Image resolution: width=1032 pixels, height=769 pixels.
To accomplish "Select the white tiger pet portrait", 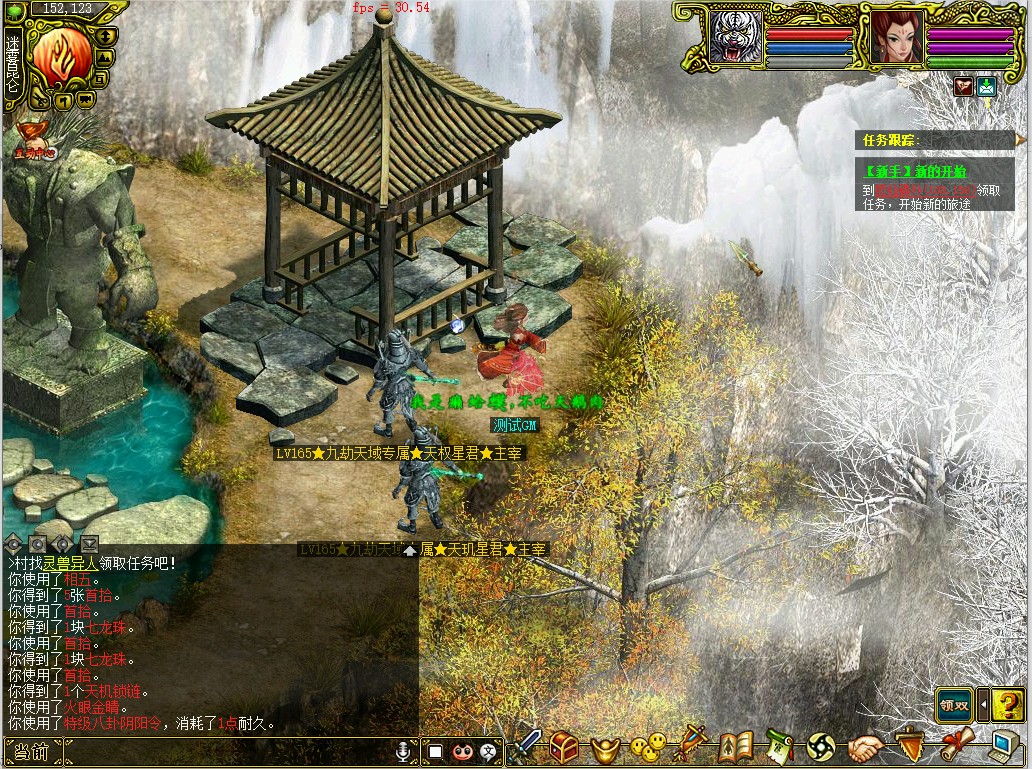I will point(735,37).
